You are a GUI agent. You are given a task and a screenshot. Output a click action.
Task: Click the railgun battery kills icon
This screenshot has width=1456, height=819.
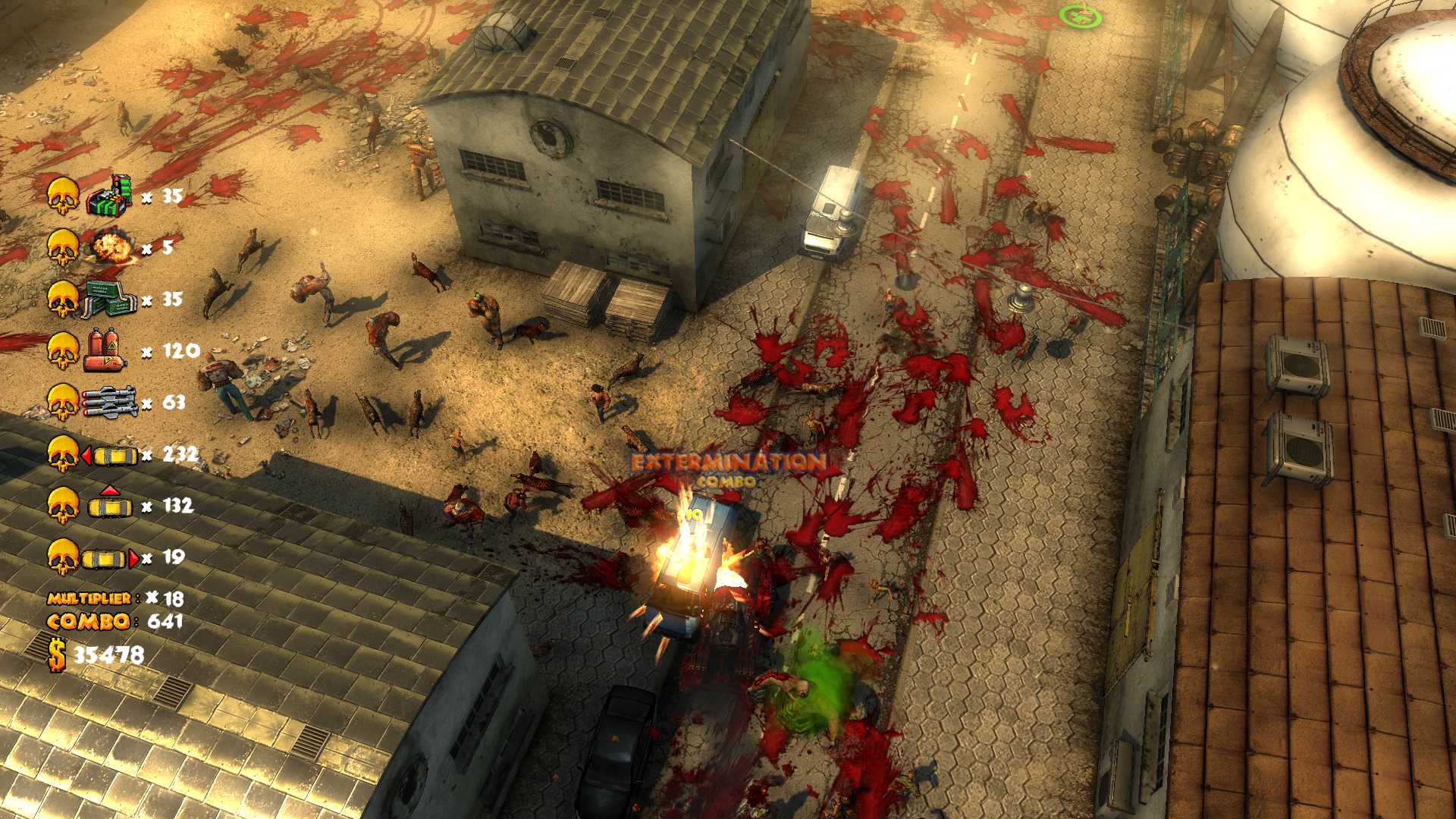click(108, 196)
